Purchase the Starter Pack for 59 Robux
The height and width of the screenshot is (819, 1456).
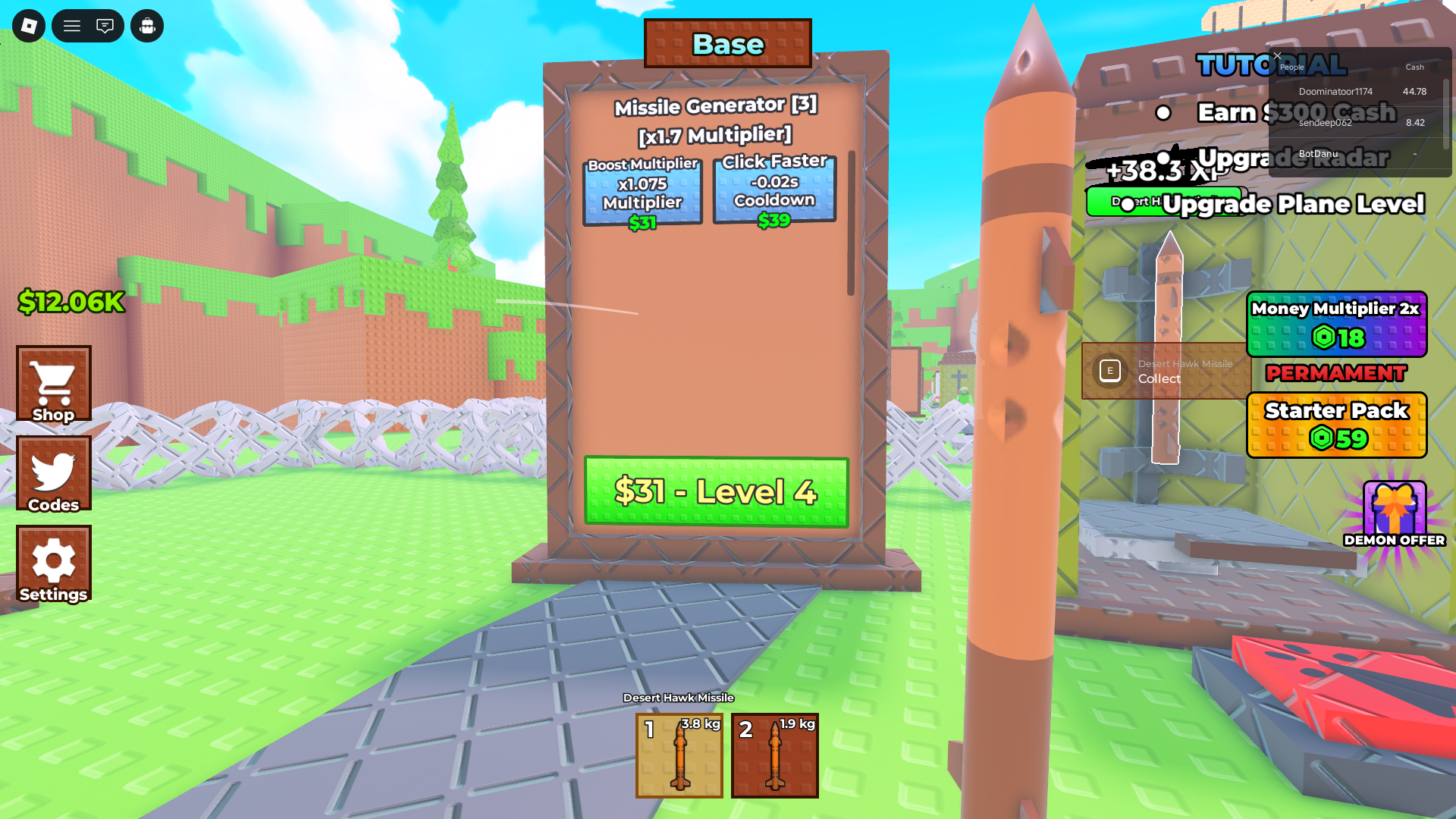[x=1337, y=425]
